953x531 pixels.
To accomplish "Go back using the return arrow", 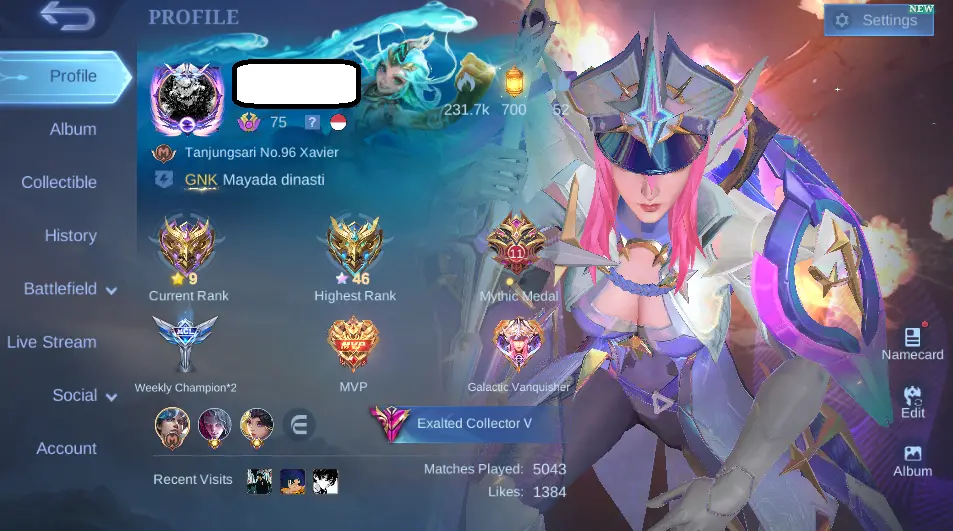I will pos(67,17).
